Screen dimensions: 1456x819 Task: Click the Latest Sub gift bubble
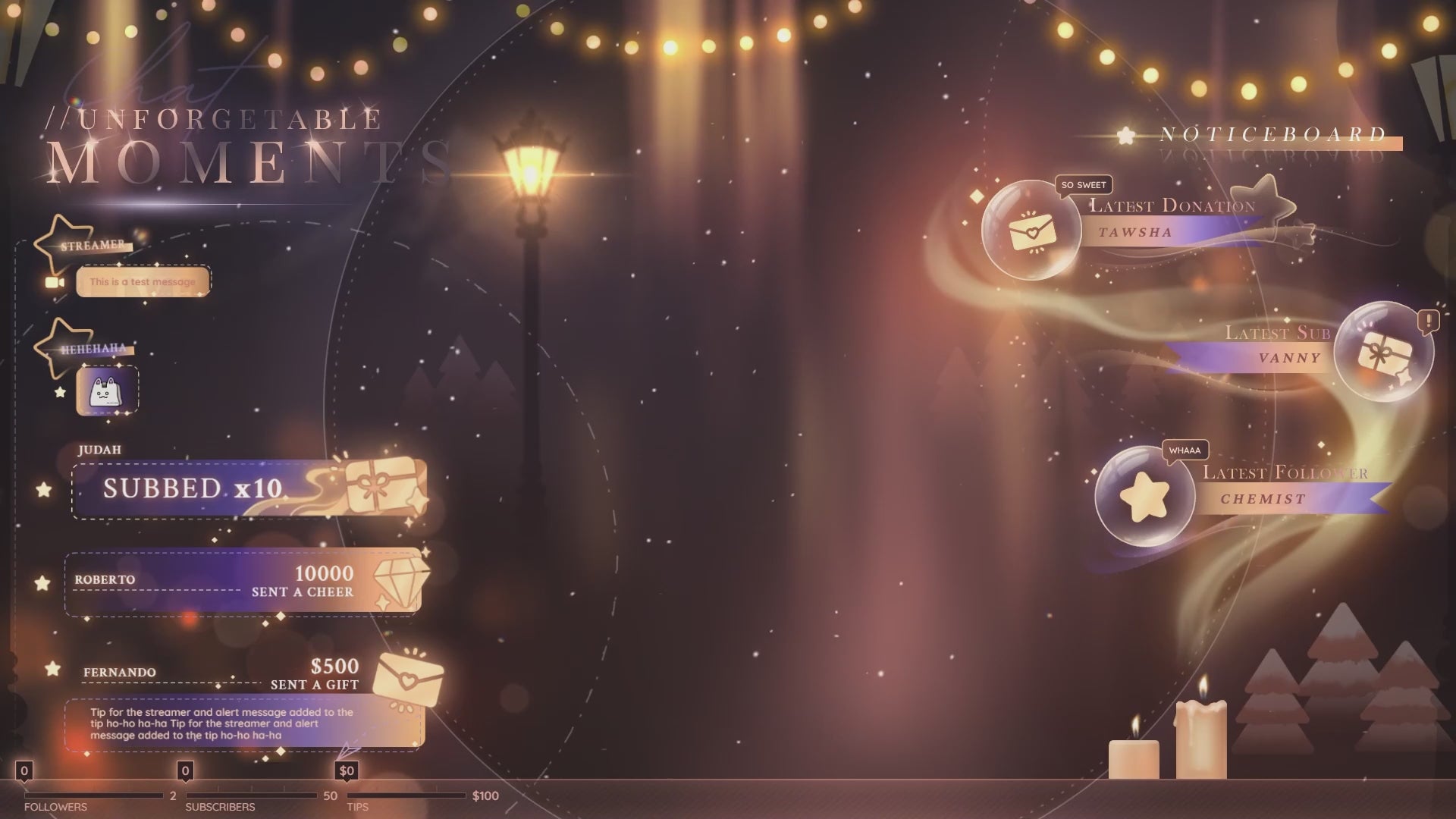coord(1384,352)
